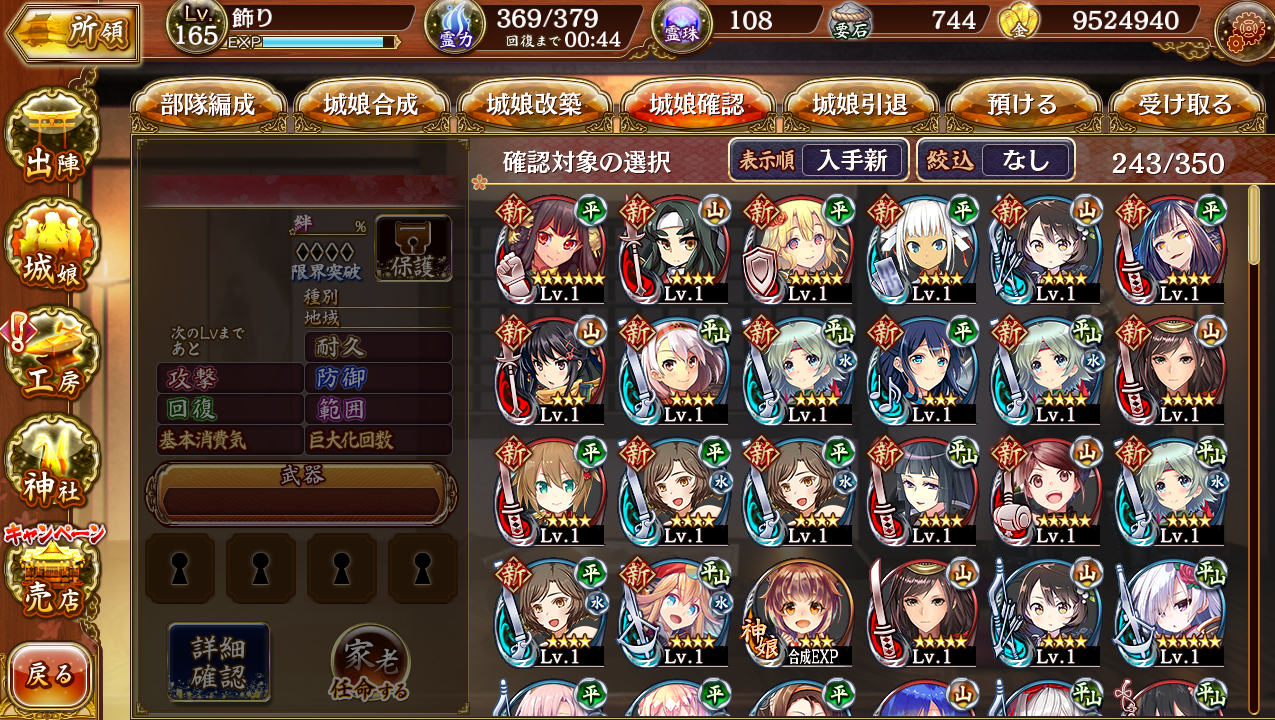This screenshot has height=720, width=1275.
Task: Open the 所領 territory screen
Action: (x=74, y=33)
